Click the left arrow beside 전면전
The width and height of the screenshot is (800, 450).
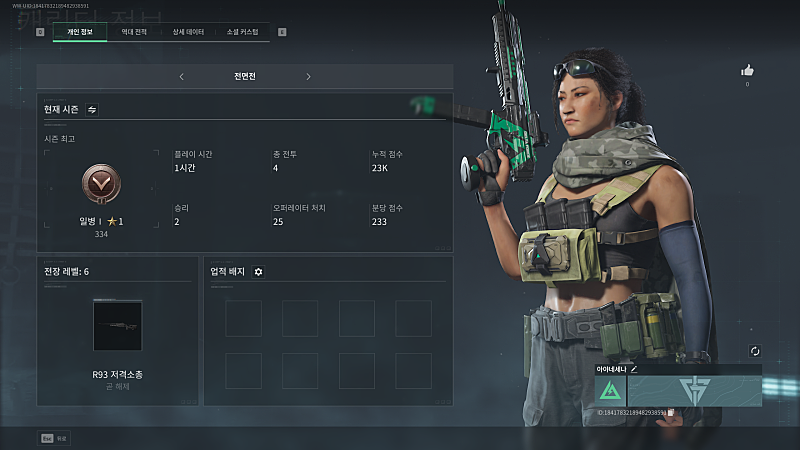181,76
